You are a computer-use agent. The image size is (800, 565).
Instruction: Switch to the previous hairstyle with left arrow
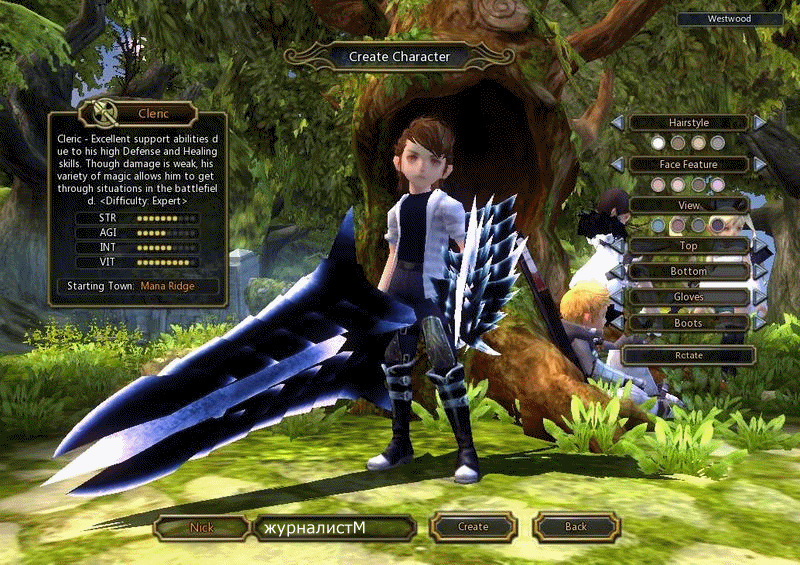point(618,122)
